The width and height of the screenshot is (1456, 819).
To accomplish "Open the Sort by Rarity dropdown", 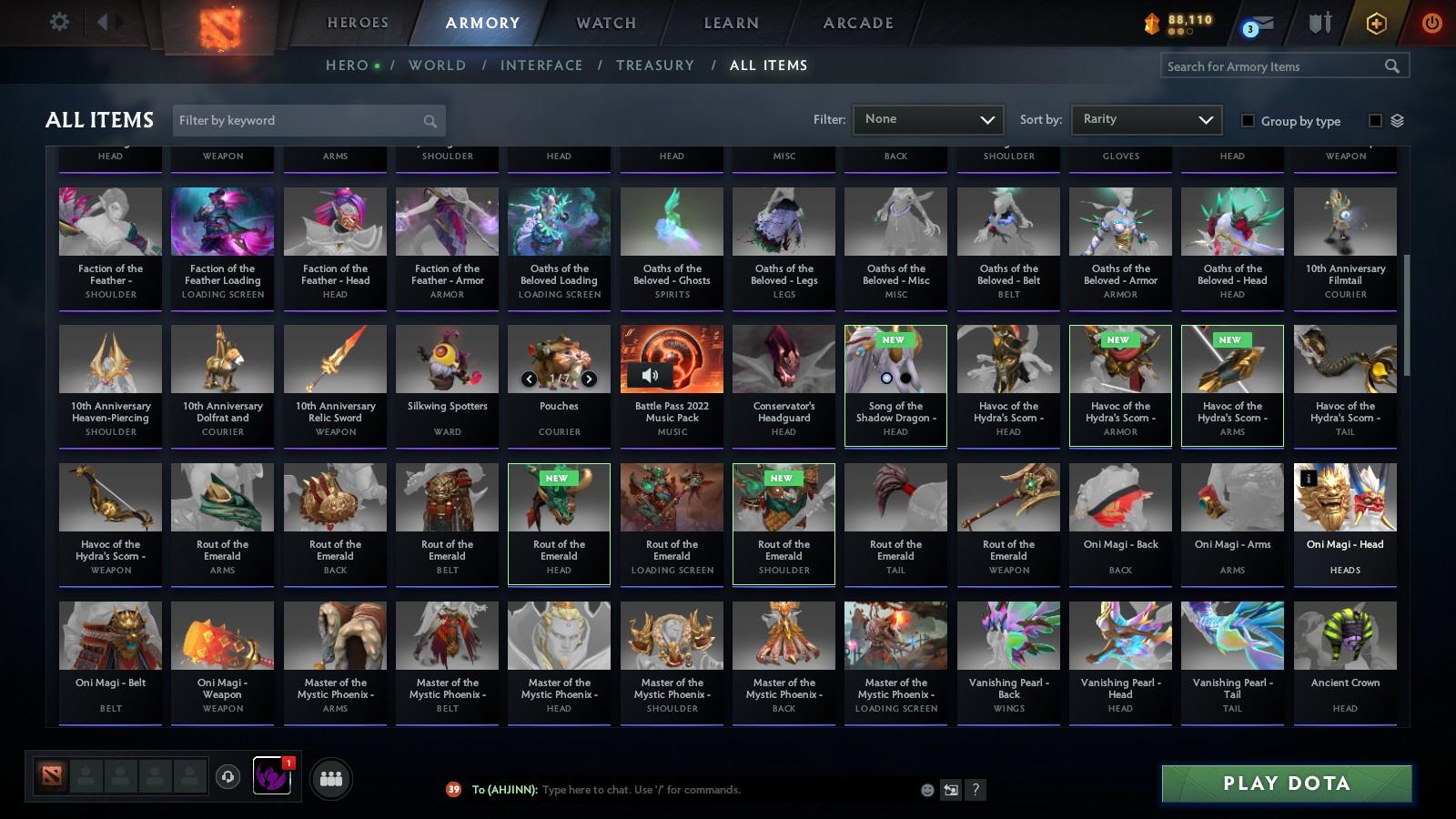I will tap(1146, 119).
